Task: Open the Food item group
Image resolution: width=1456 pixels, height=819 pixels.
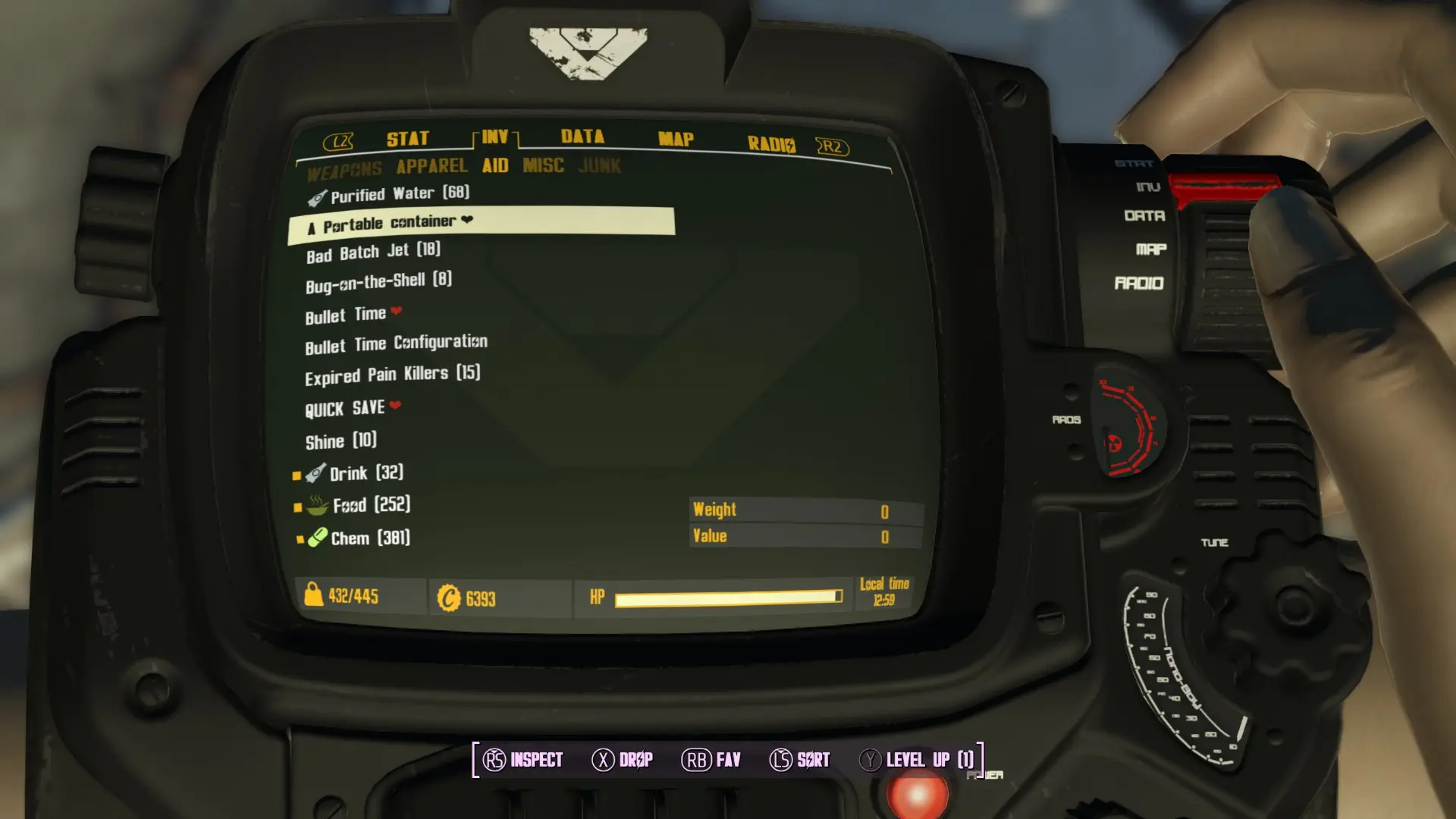Action: (371, 505)
